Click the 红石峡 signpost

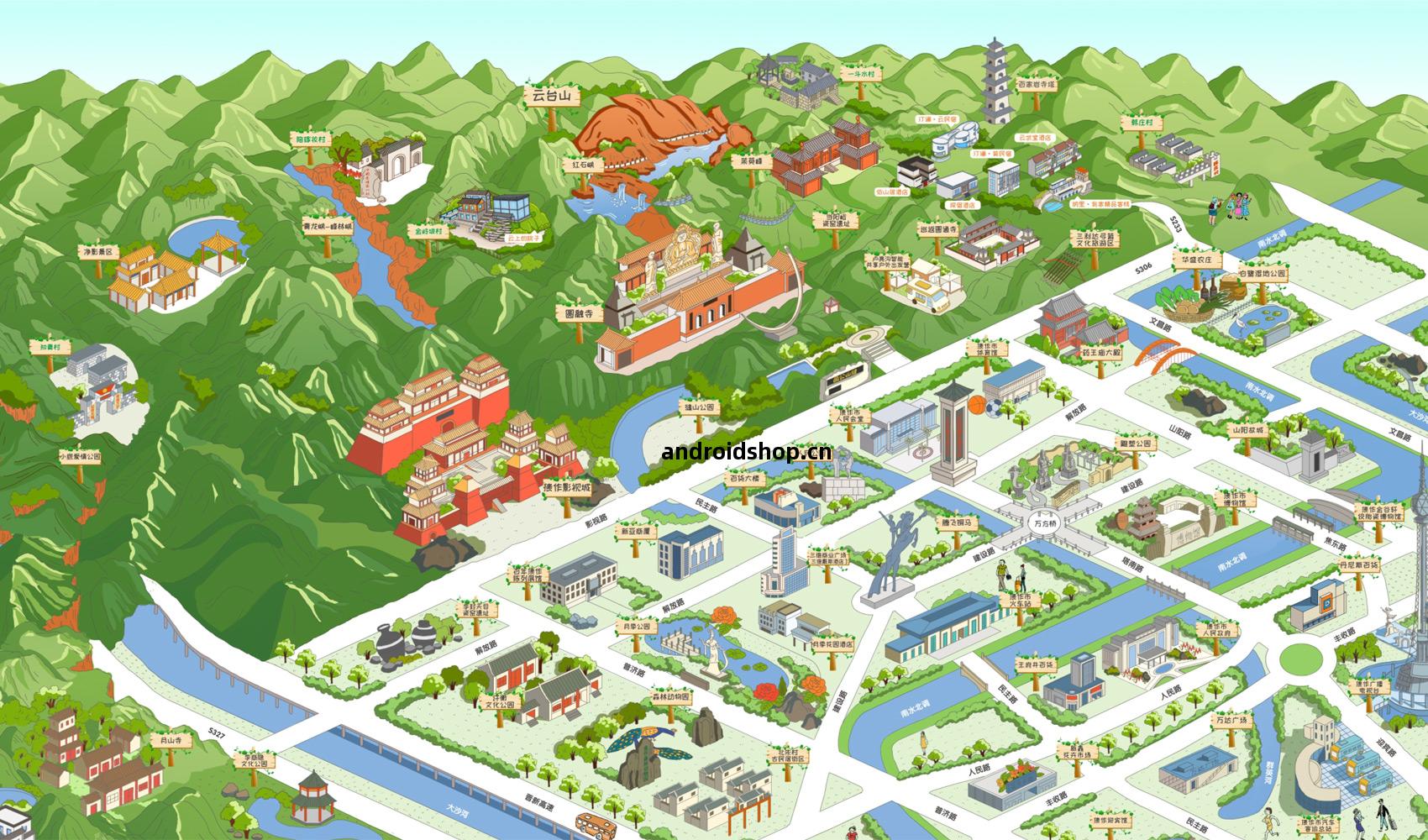pos(582,165)
